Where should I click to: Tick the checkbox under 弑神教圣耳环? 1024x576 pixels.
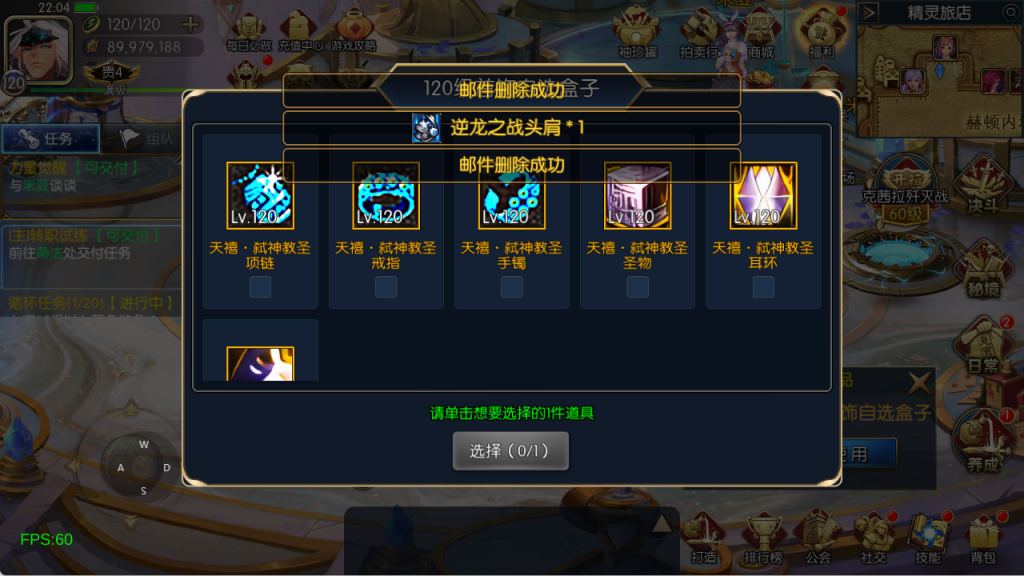coord(764,287)
